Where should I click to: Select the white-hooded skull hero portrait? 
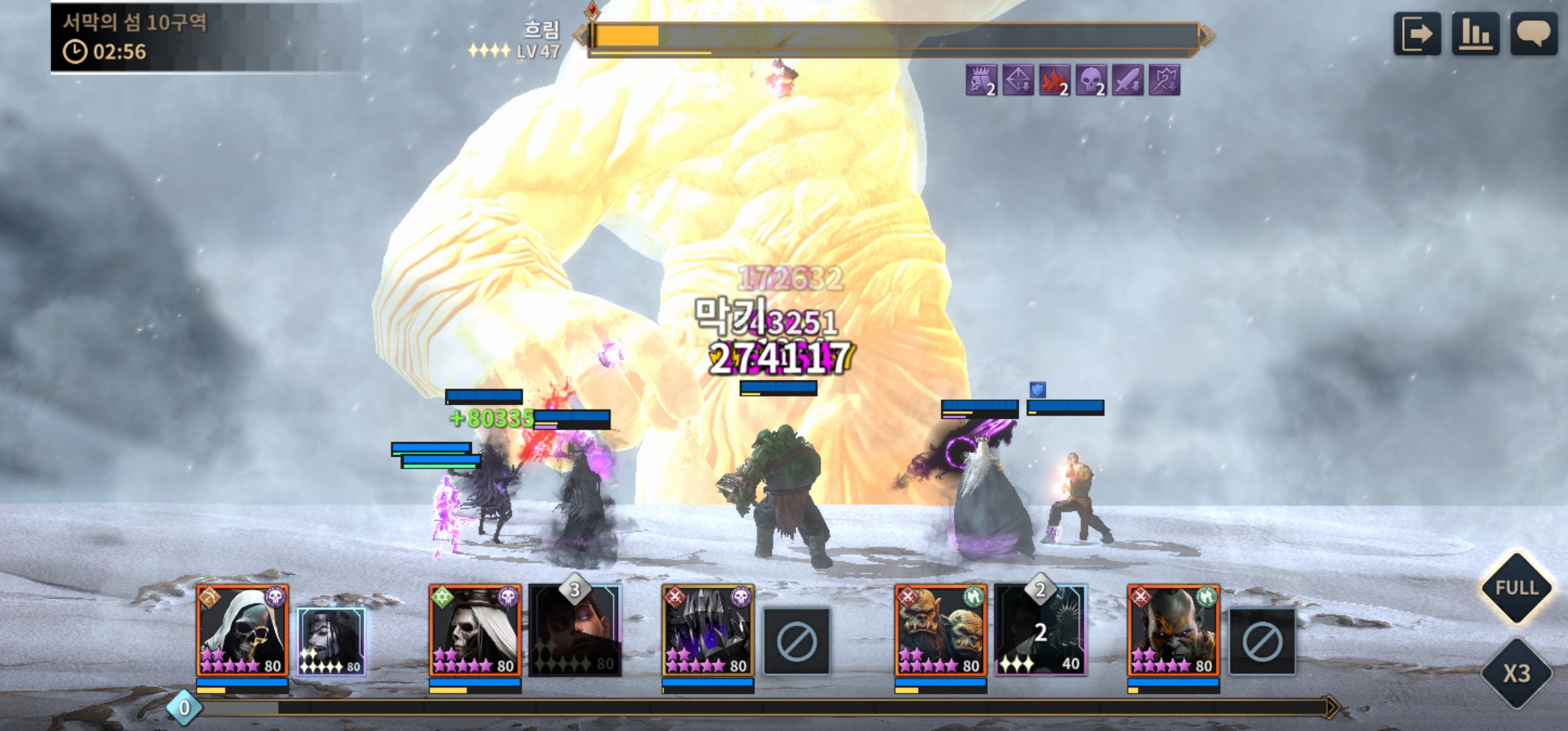click(242, 630)
